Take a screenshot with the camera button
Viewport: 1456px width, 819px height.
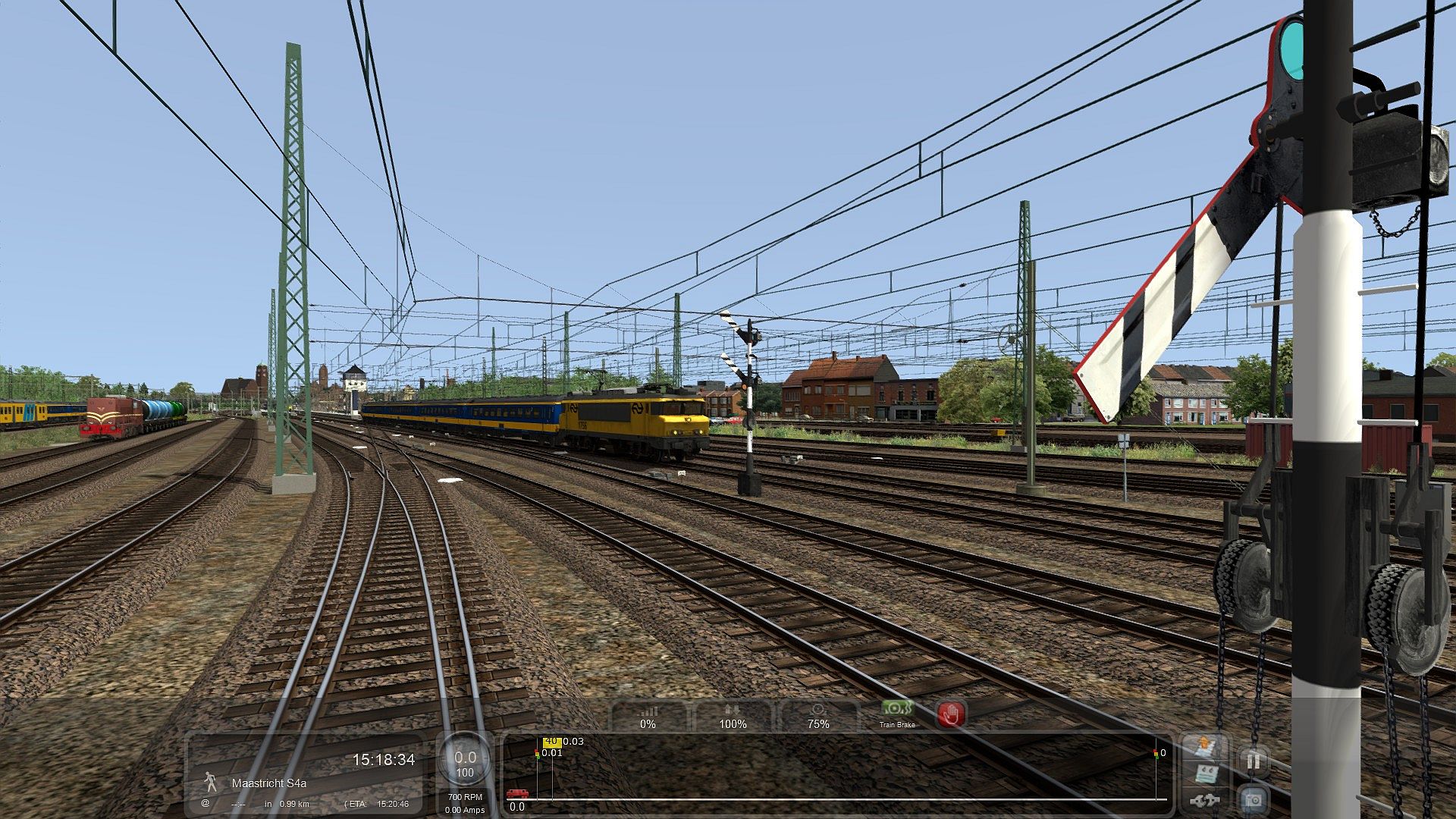pyautogui.click(x=1254, y=799)
